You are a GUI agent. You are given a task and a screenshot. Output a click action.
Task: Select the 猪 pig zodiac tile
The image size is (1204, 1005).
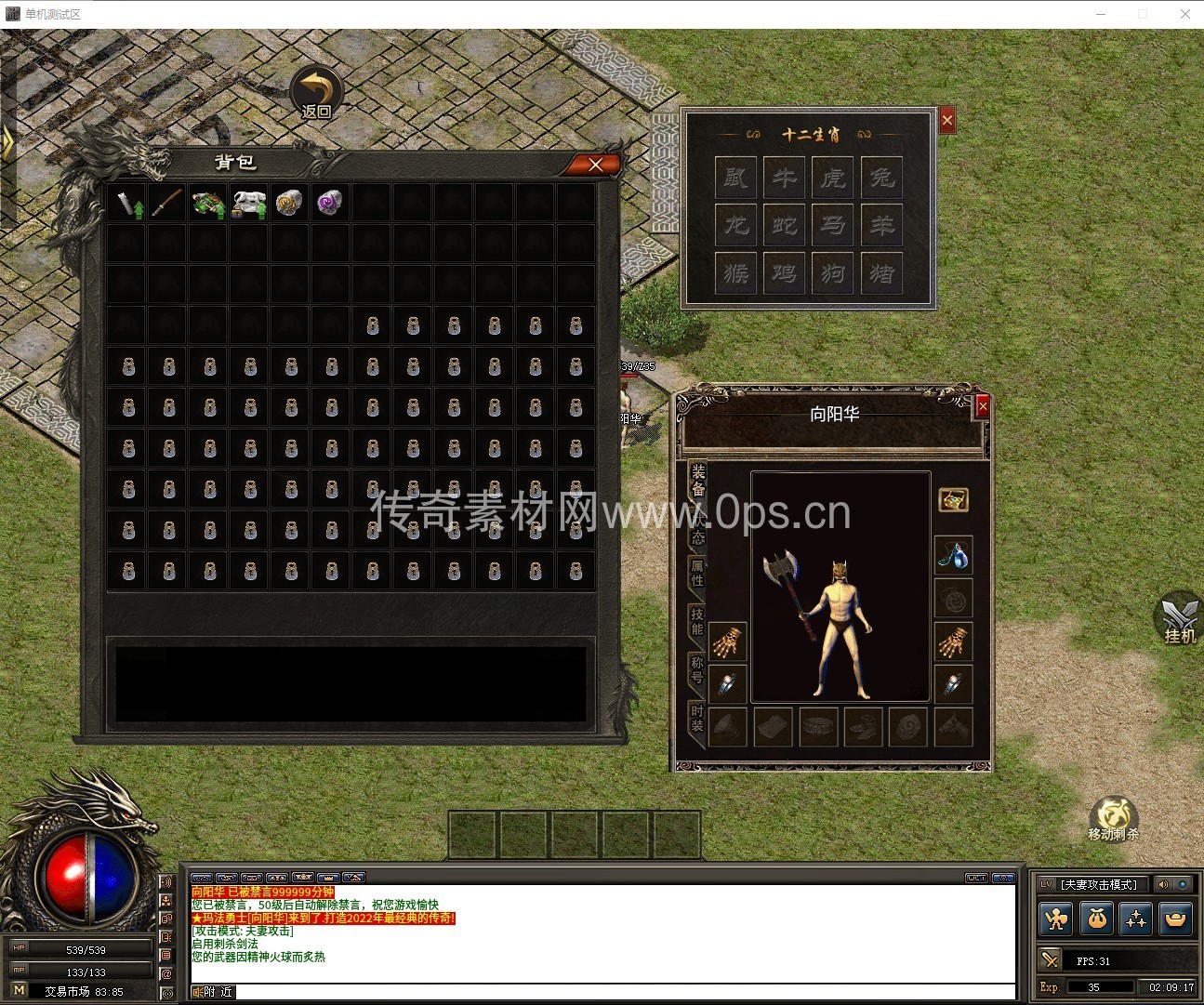(881, 273)
